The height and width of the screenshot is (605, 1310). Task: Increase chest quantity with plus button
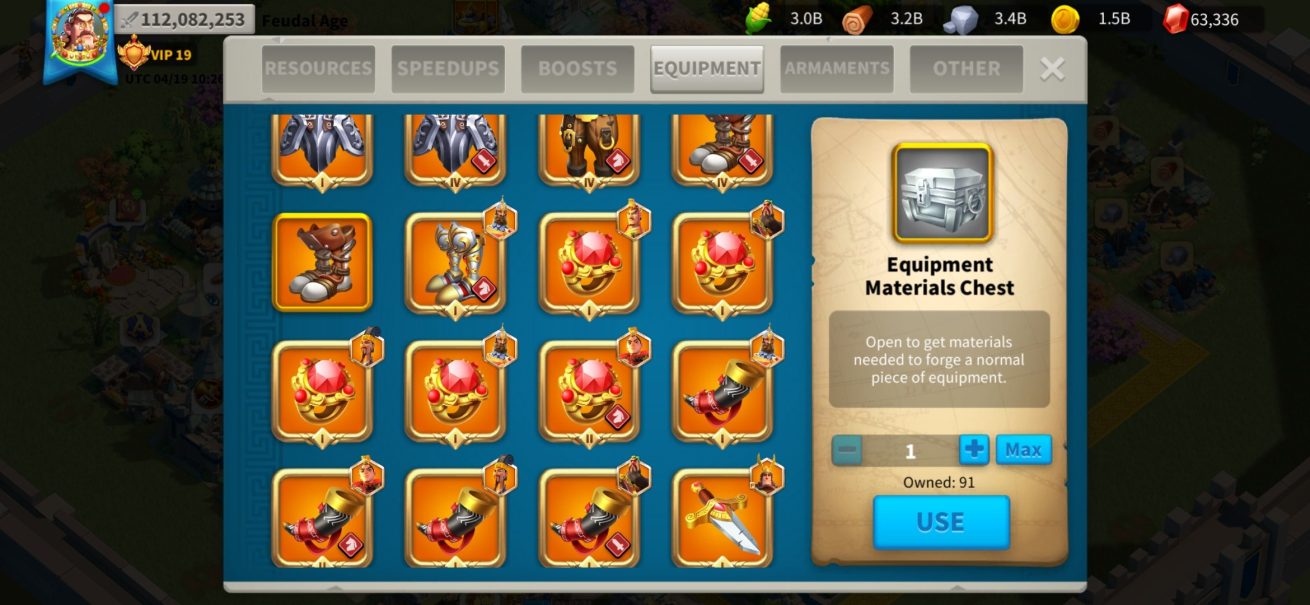click(973, 450)
